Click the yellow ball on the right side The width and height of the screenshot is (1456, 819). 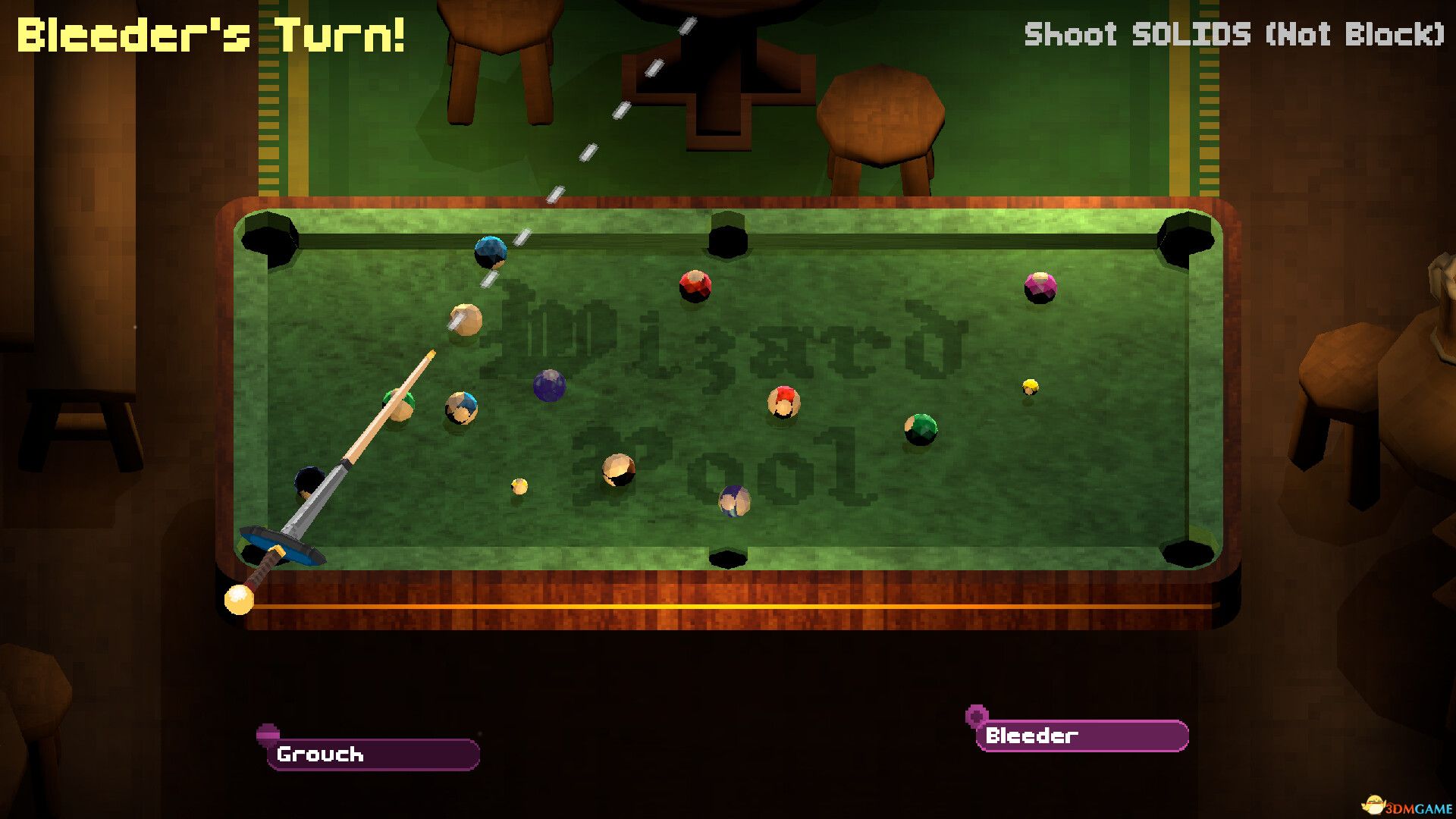tap(1031, 388)
